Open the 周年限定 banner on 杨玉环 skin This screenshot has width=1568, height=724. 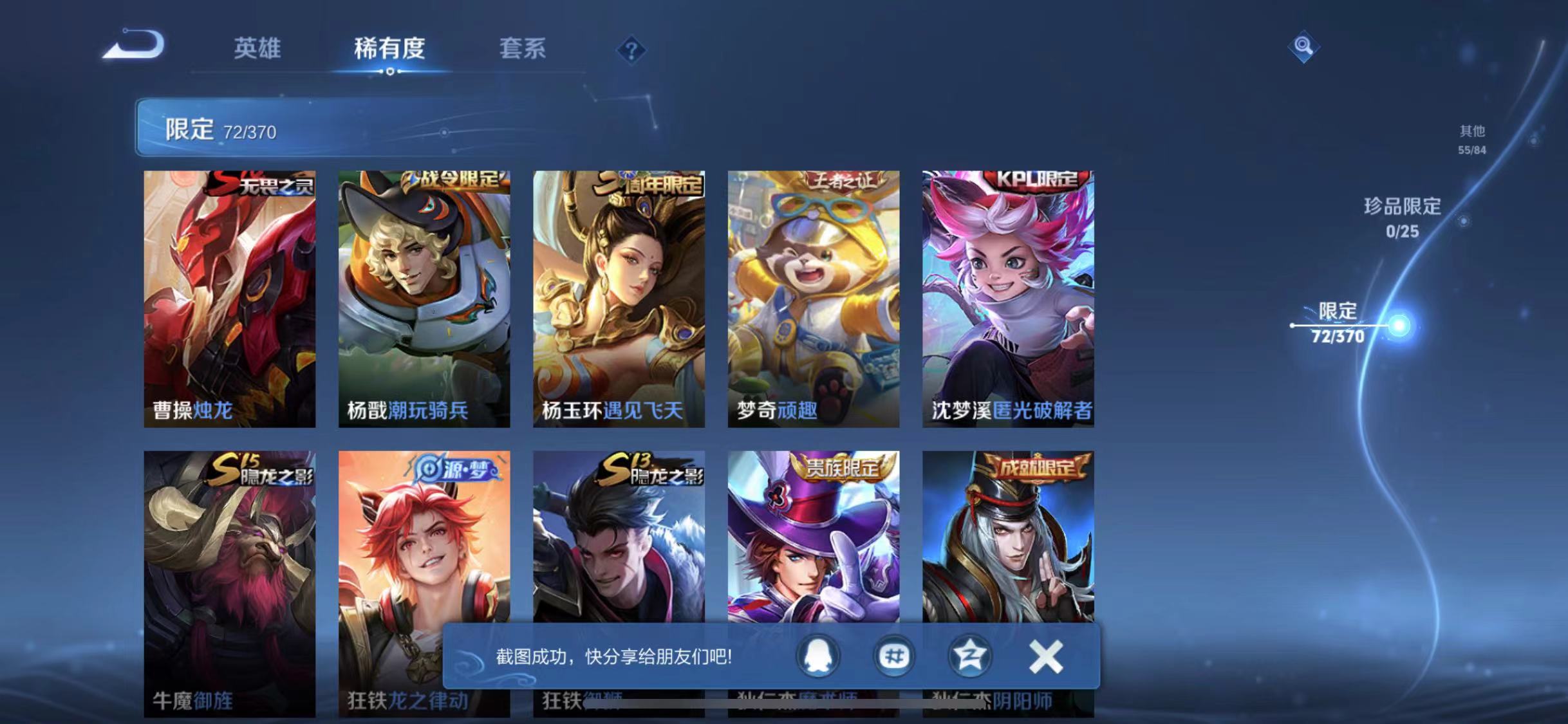650,182
